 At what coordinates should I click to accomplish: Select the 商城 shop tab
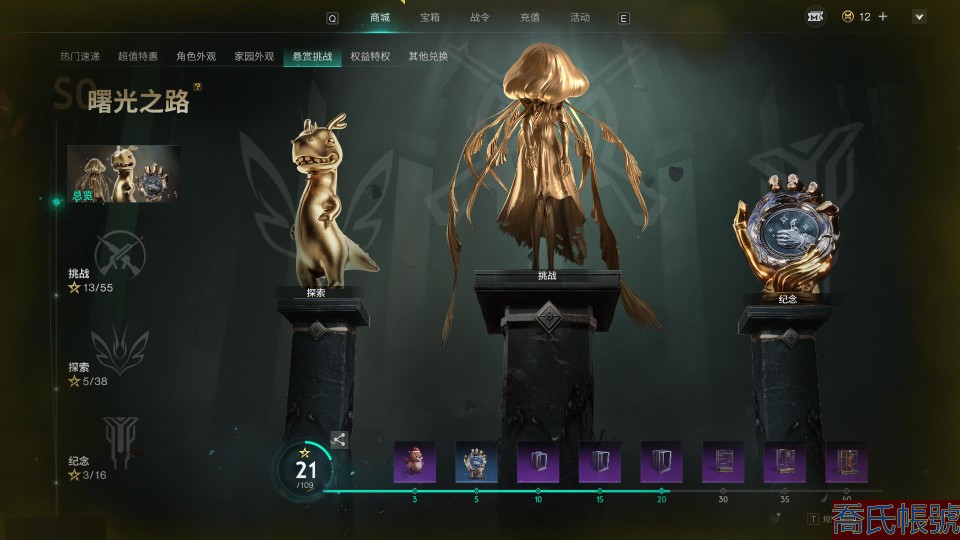380,17
